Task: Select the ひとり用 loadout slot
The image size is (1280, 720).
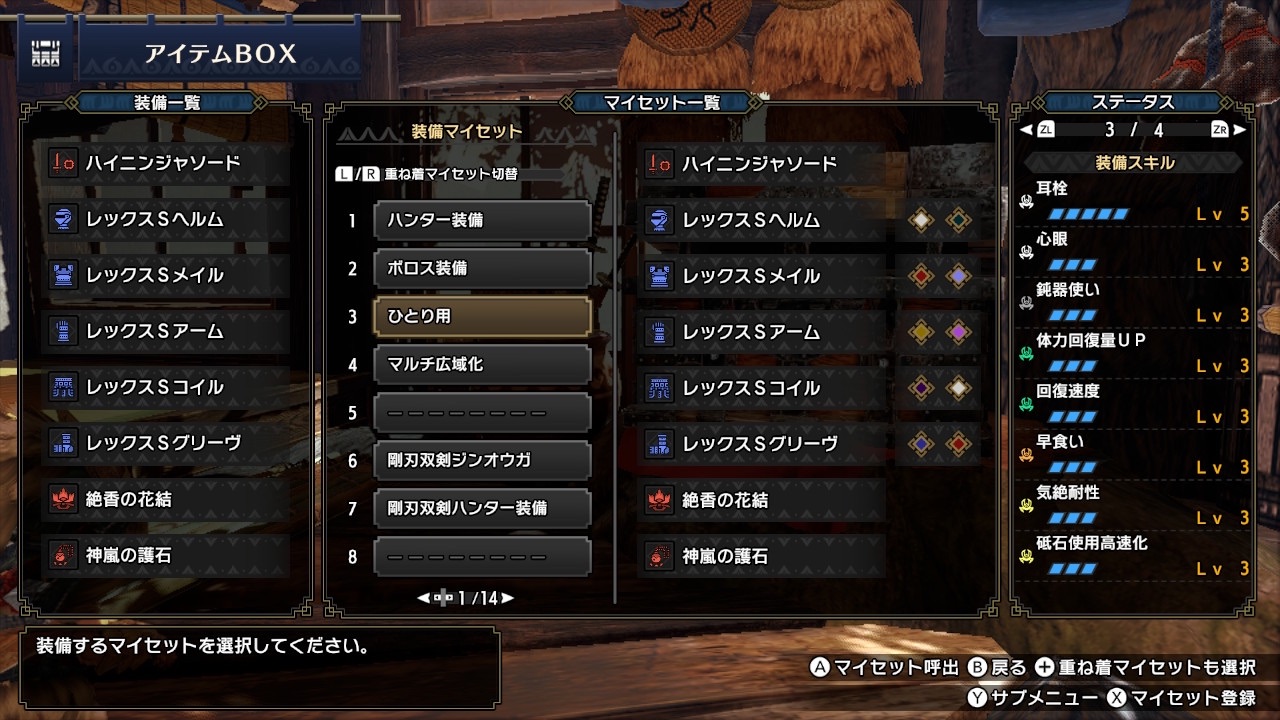Action: point(482,315)
